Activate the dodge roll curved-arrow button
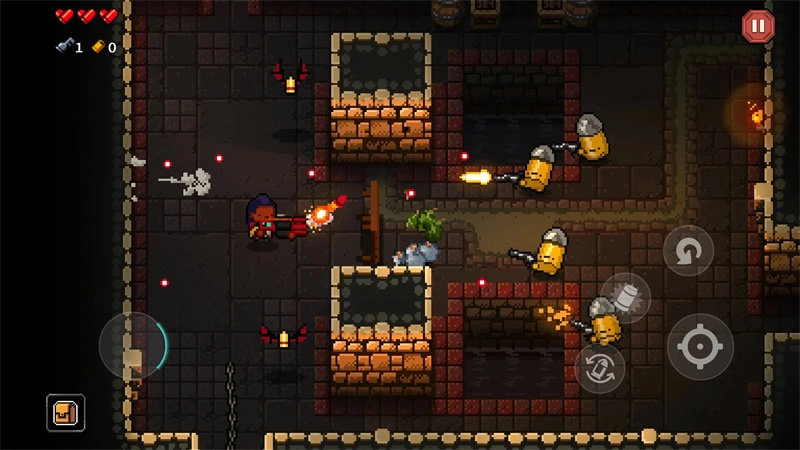 pos(688,251)
